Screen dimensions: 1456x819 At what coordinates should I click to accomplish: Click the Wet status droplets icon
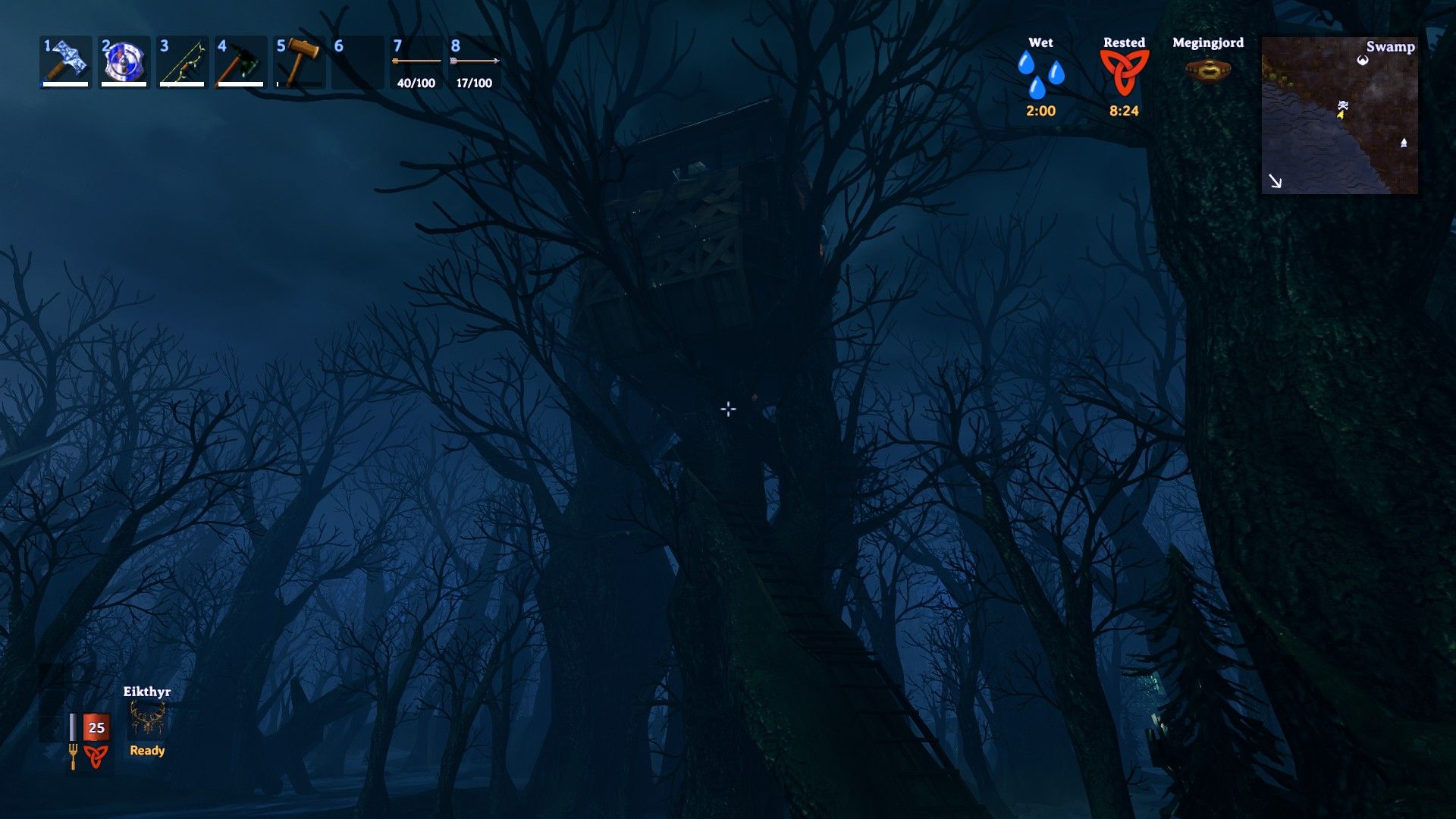pyautogui.click(x=1040, y=74)
